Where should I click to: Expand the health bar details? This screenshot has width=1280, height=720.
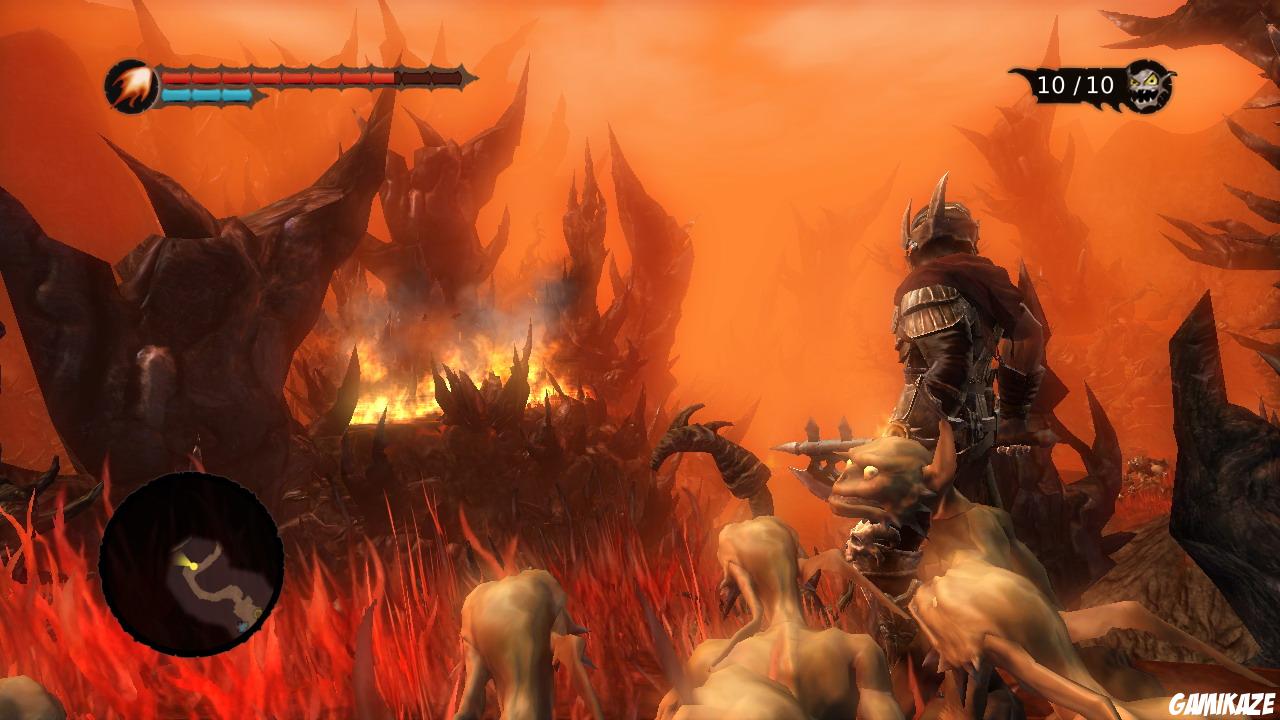click(310, 72)
